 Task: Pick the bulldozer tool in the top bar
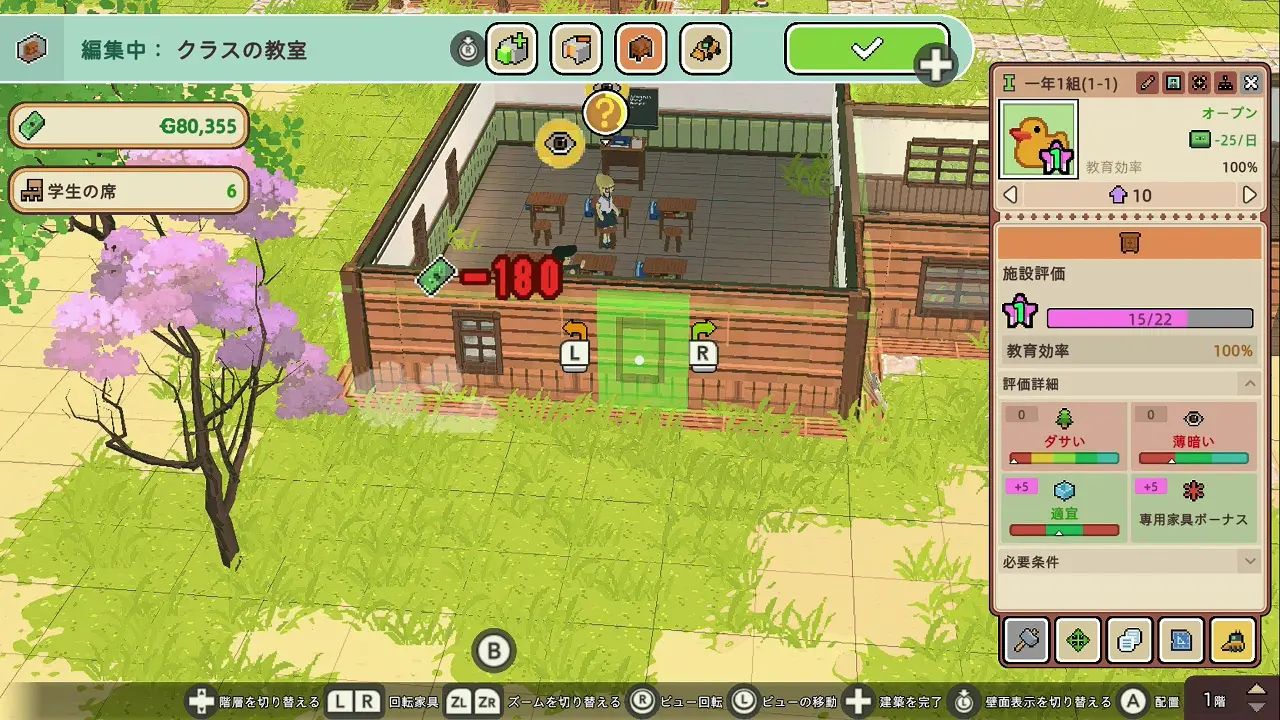pos(705,49)
